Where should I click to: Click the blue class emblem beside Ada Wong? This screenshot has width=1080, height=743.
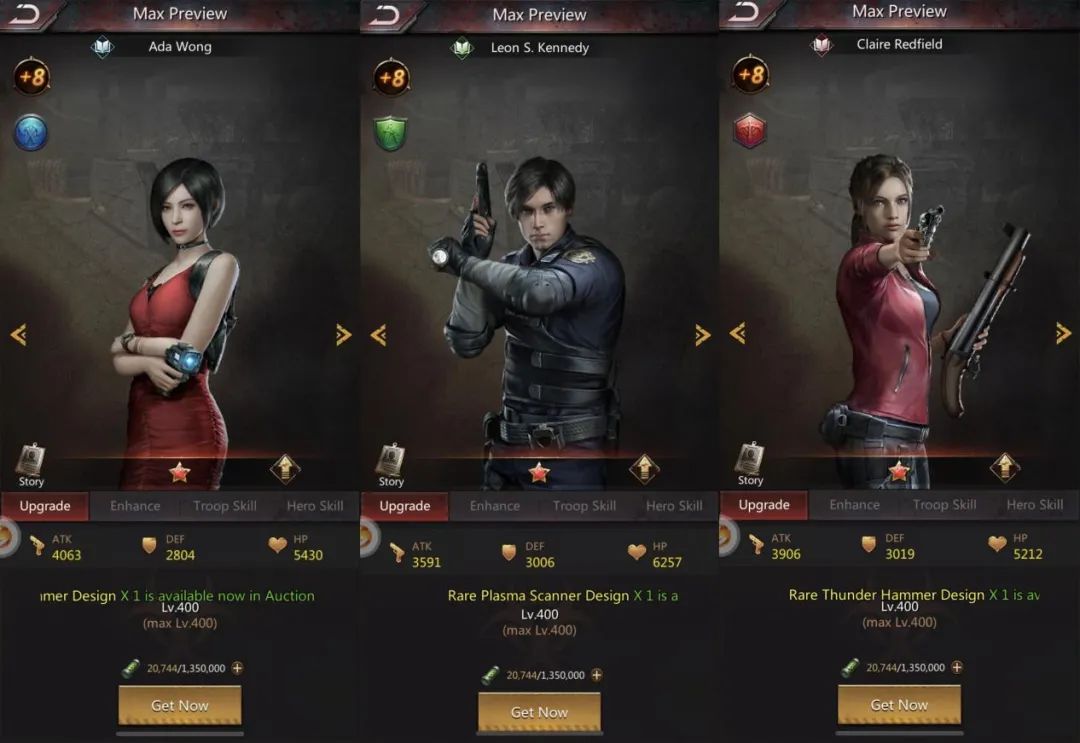coord(31,133)
